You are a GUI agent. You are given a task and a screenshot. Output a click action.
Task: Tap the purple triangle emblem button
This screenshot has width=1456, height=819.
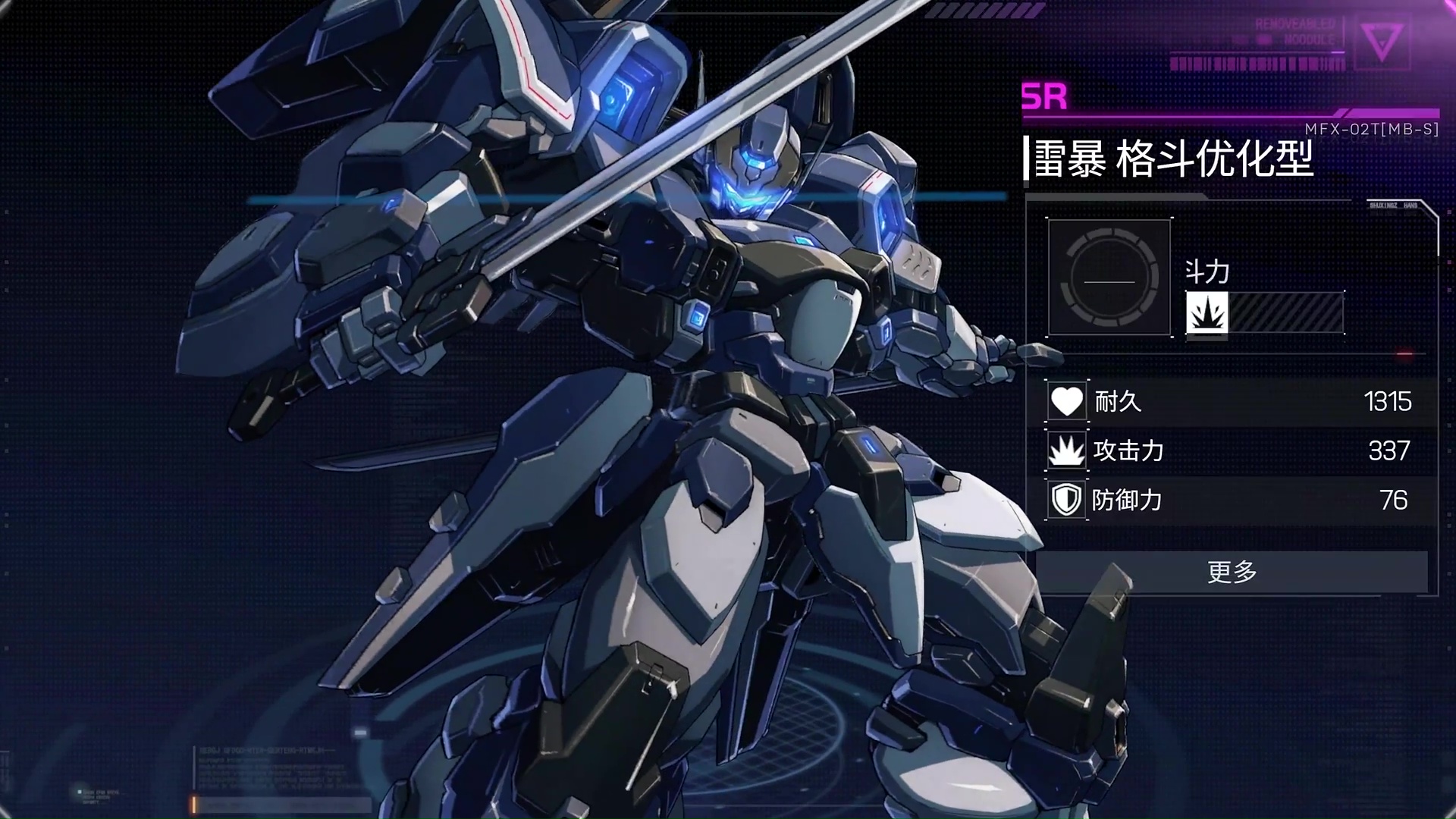1381,42
